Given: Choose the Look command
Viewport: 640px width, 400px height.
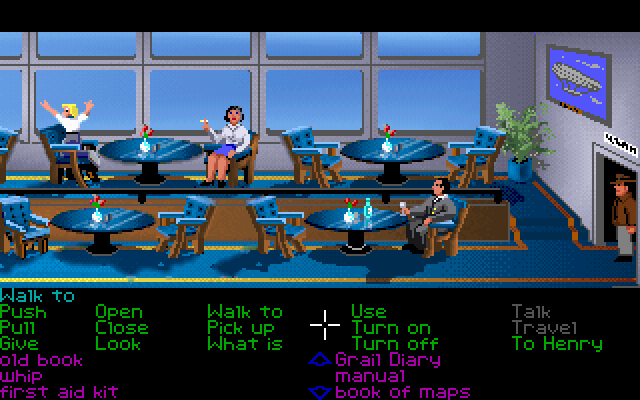Looking at the screenshot, I should click(x=119, y=344).
